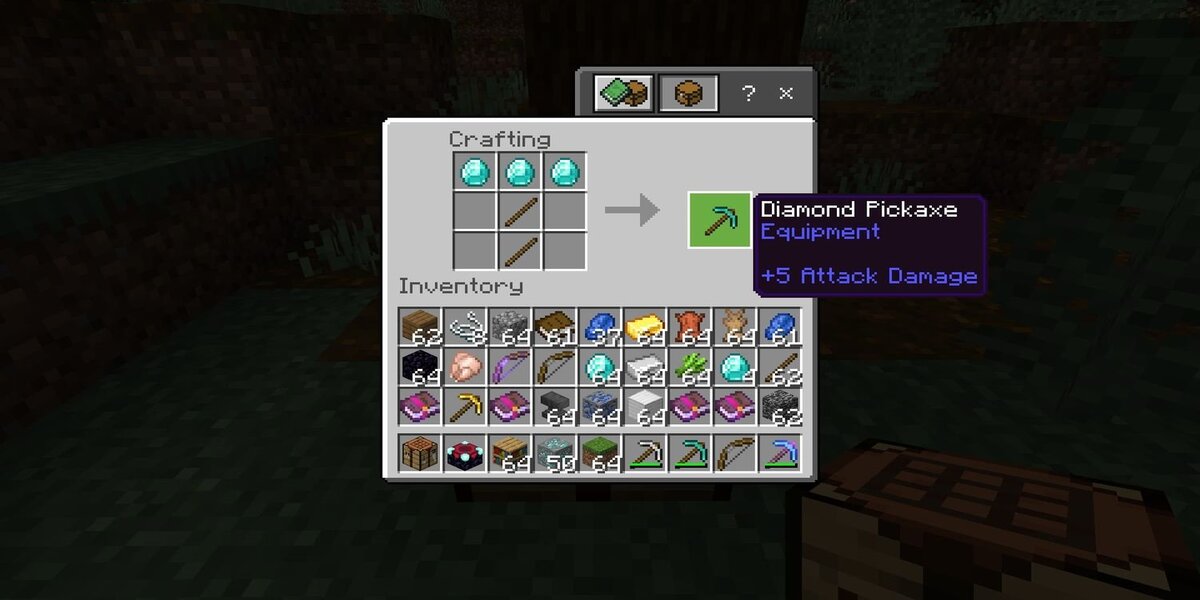Grab the string item in the inventory
The image size is (1200, 600).
pyautogui.click(x=465, y=326)
